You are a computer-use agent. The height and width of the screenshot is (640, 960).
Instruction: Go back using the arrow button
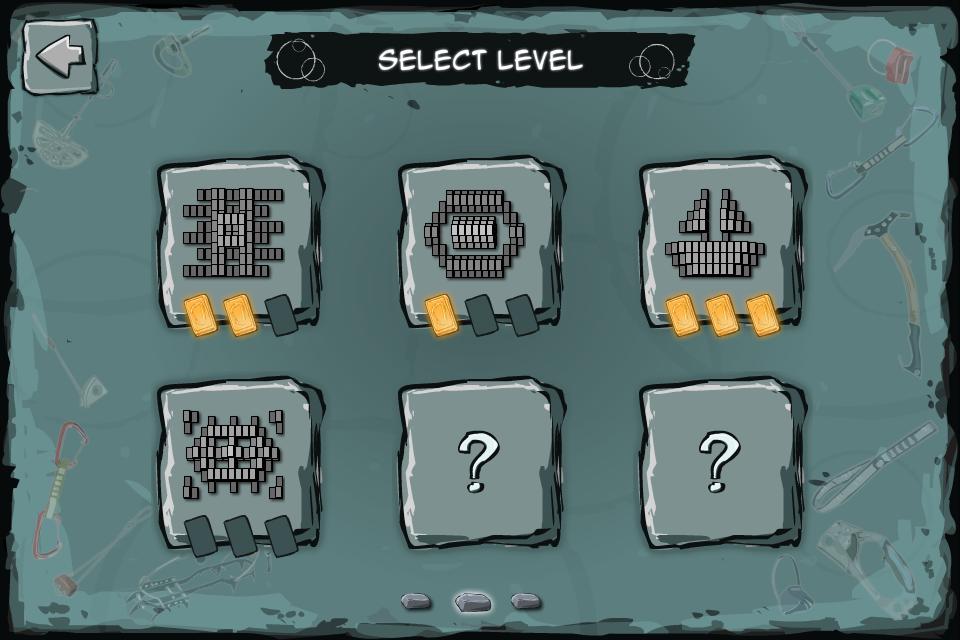pos(60,57)
